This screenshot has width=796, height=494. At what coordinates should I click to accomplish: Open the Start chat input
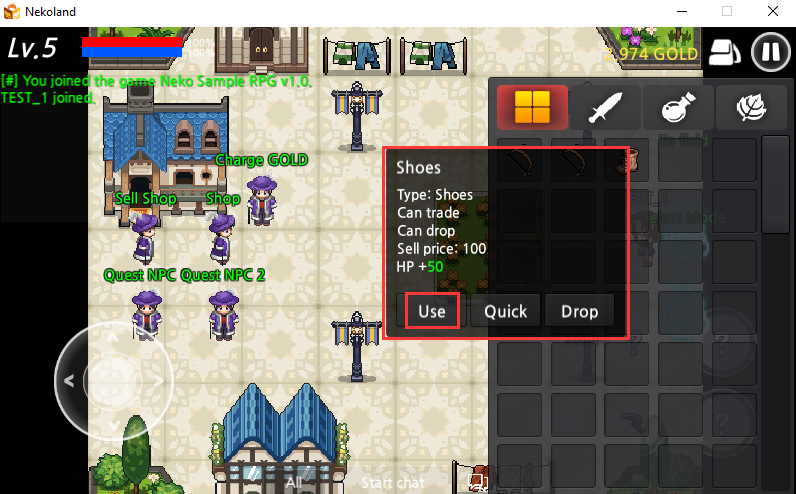tap(392, 482)
